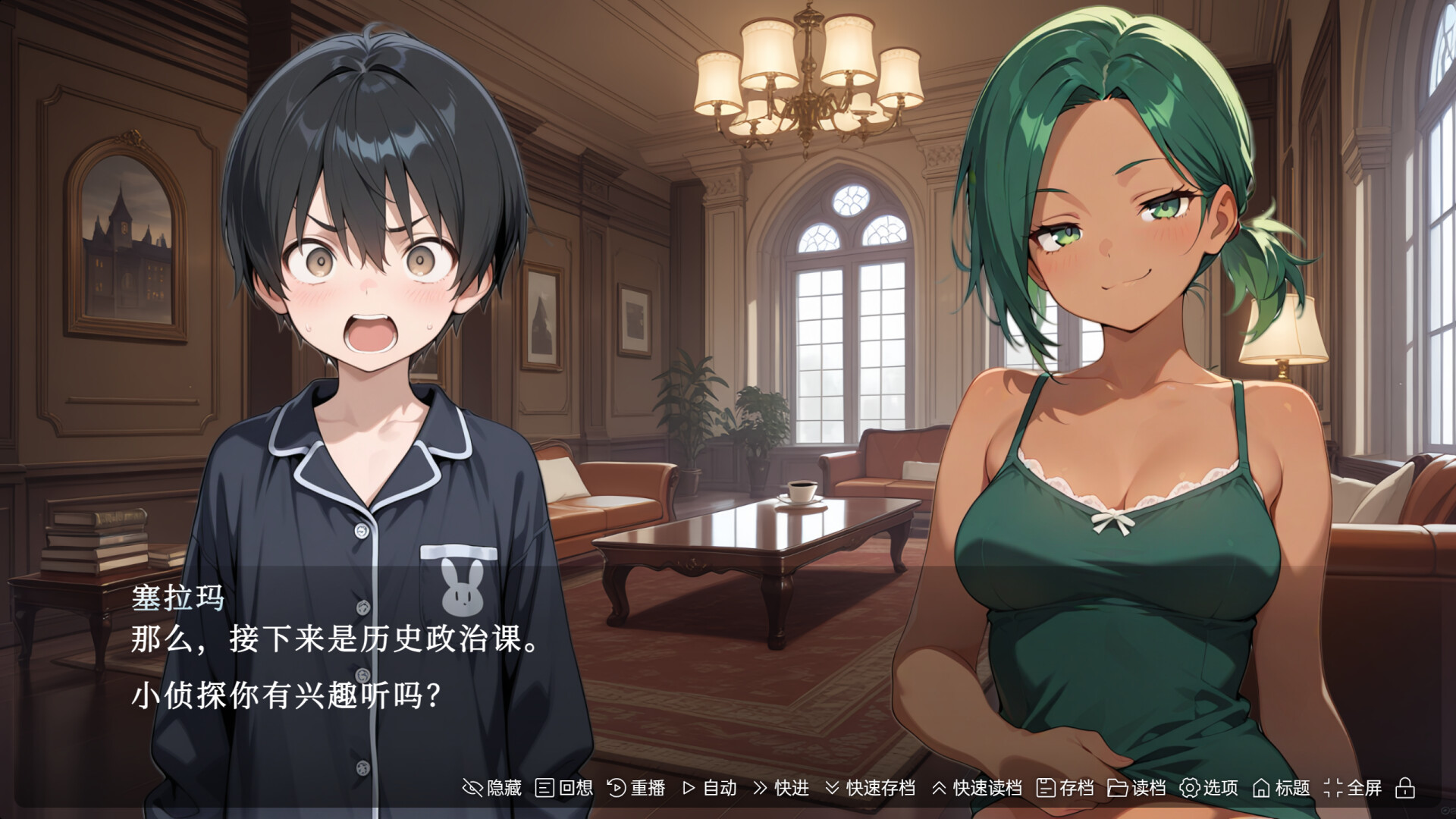Screen dimensions: 1456x819
Task: Open the 存档 save menu
Action: tap(1065, 788)
